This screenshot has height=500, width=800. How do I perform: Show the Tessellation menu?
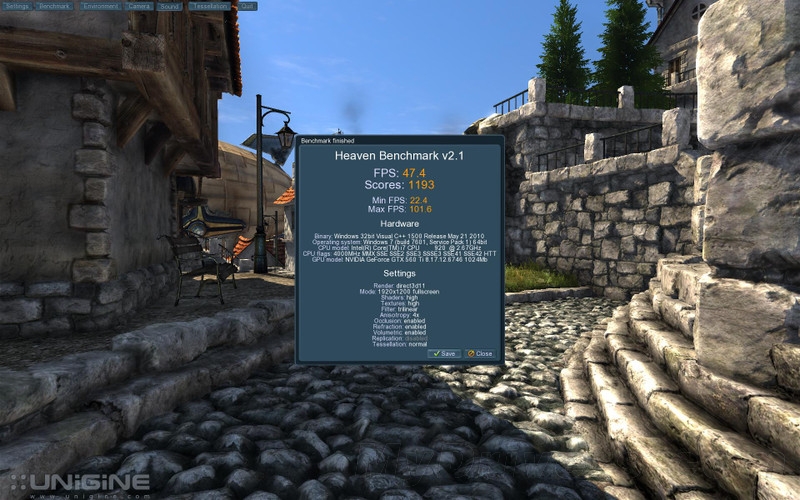(x=209, y=6)
